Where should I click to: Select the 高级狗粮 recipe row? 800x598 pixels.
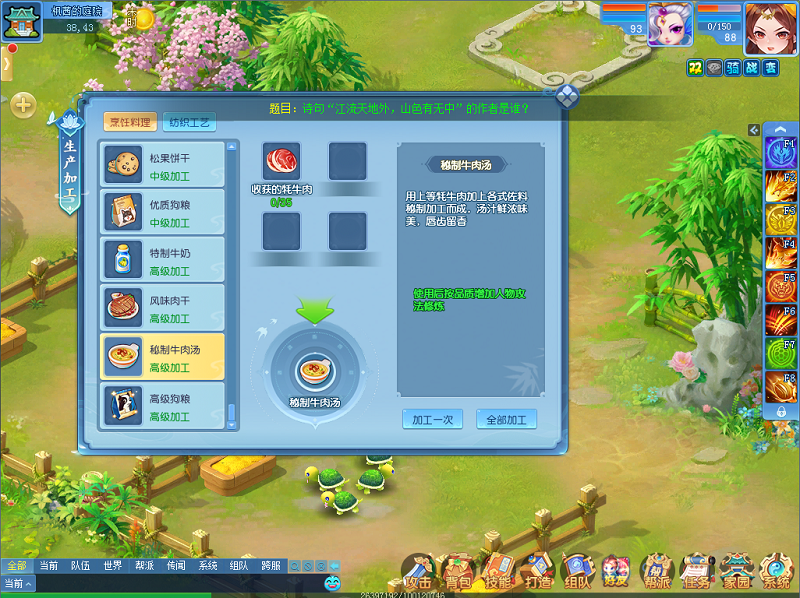pyautogui.click(x=163, y=405)
